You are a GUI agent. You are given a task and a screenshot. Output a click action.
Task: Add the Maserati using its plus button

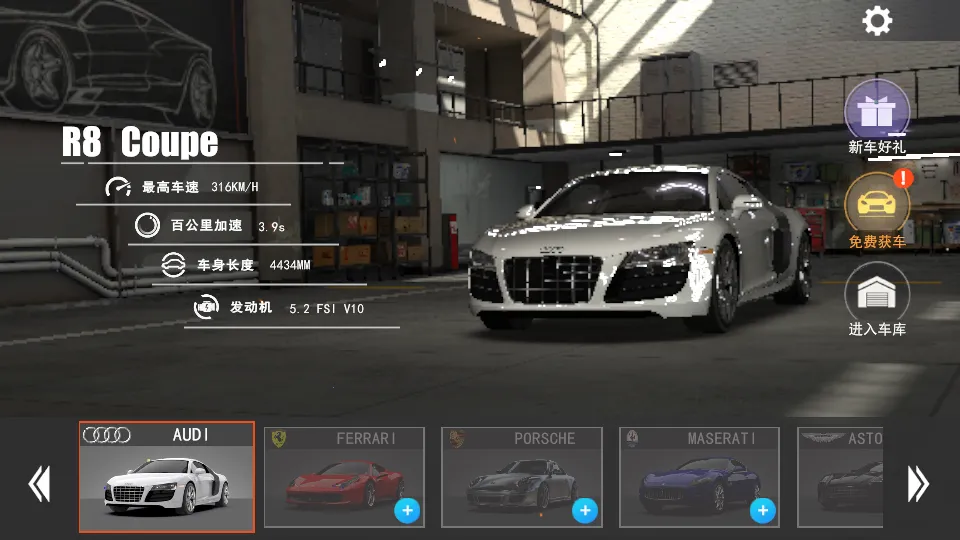(763, 511)
